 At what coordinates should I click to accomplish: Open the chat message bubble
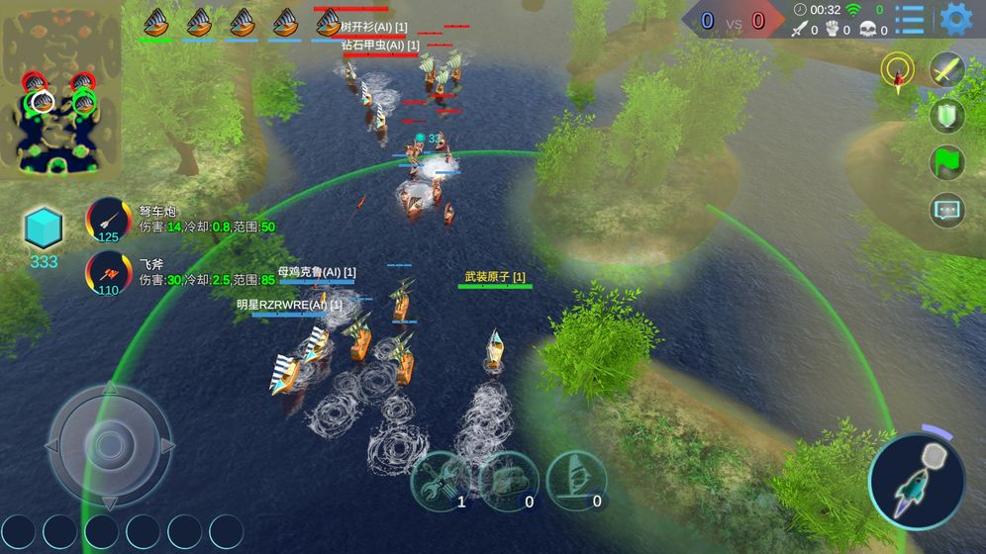[946, 209]
